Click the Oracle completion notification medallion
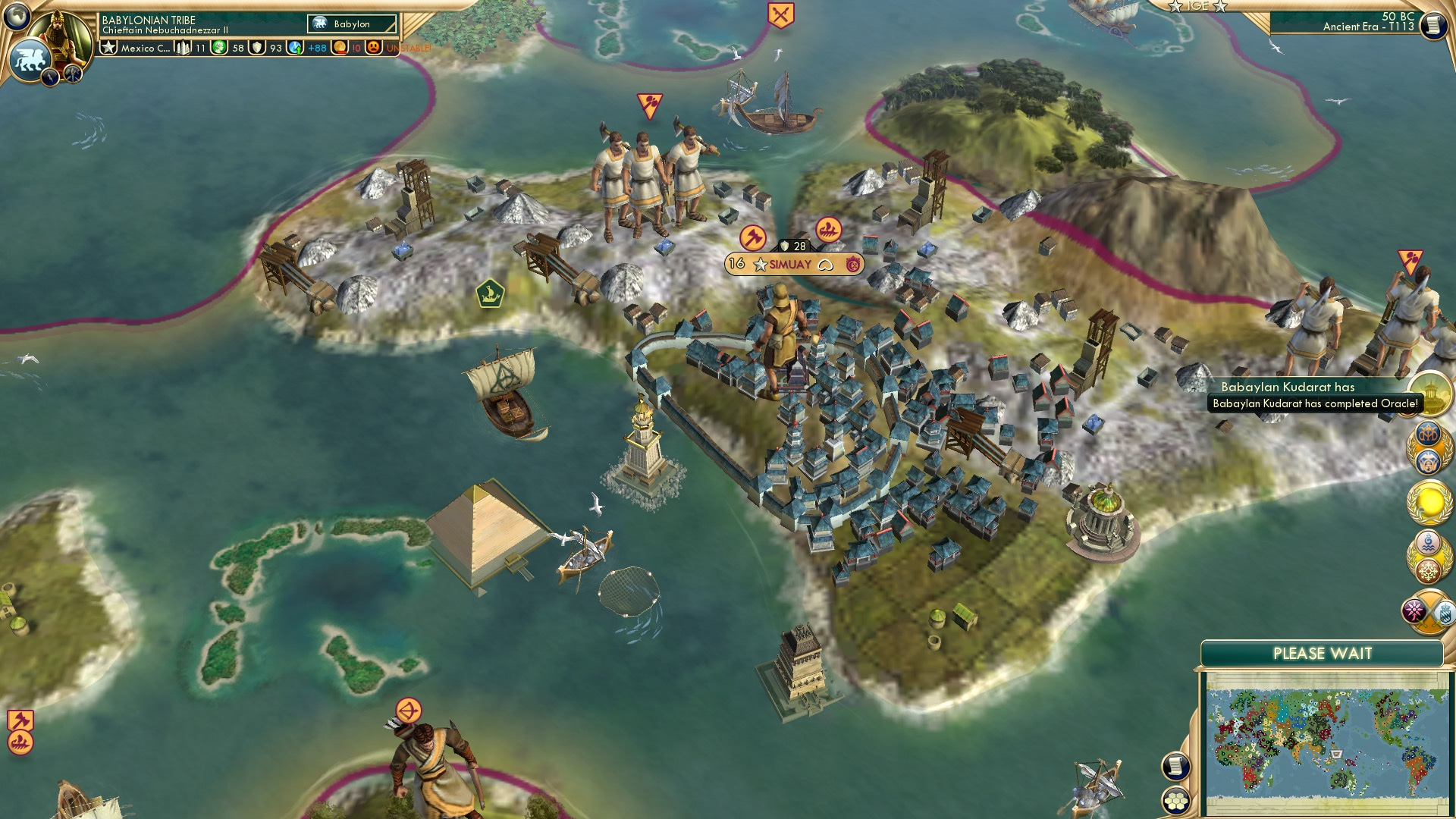This screenshot has height=819, width=1456. (1430, 393)
